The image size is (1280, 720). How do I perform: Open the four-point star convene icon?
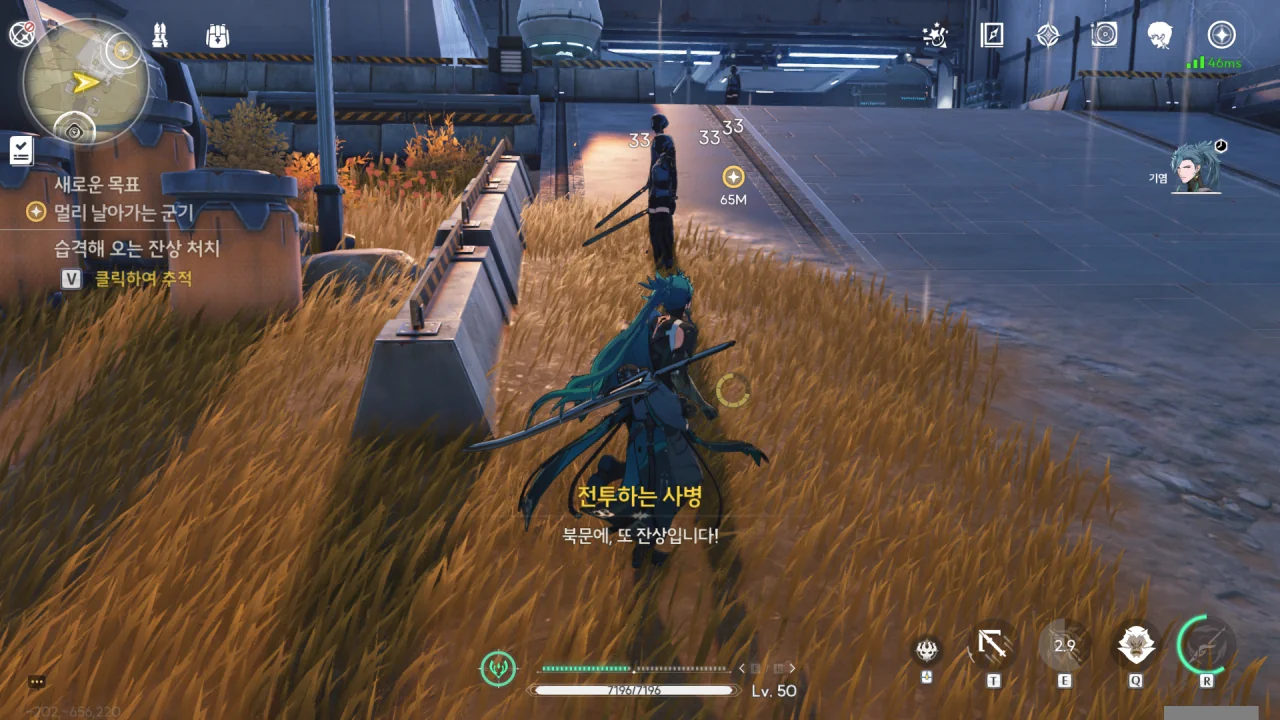(1047, 35)
